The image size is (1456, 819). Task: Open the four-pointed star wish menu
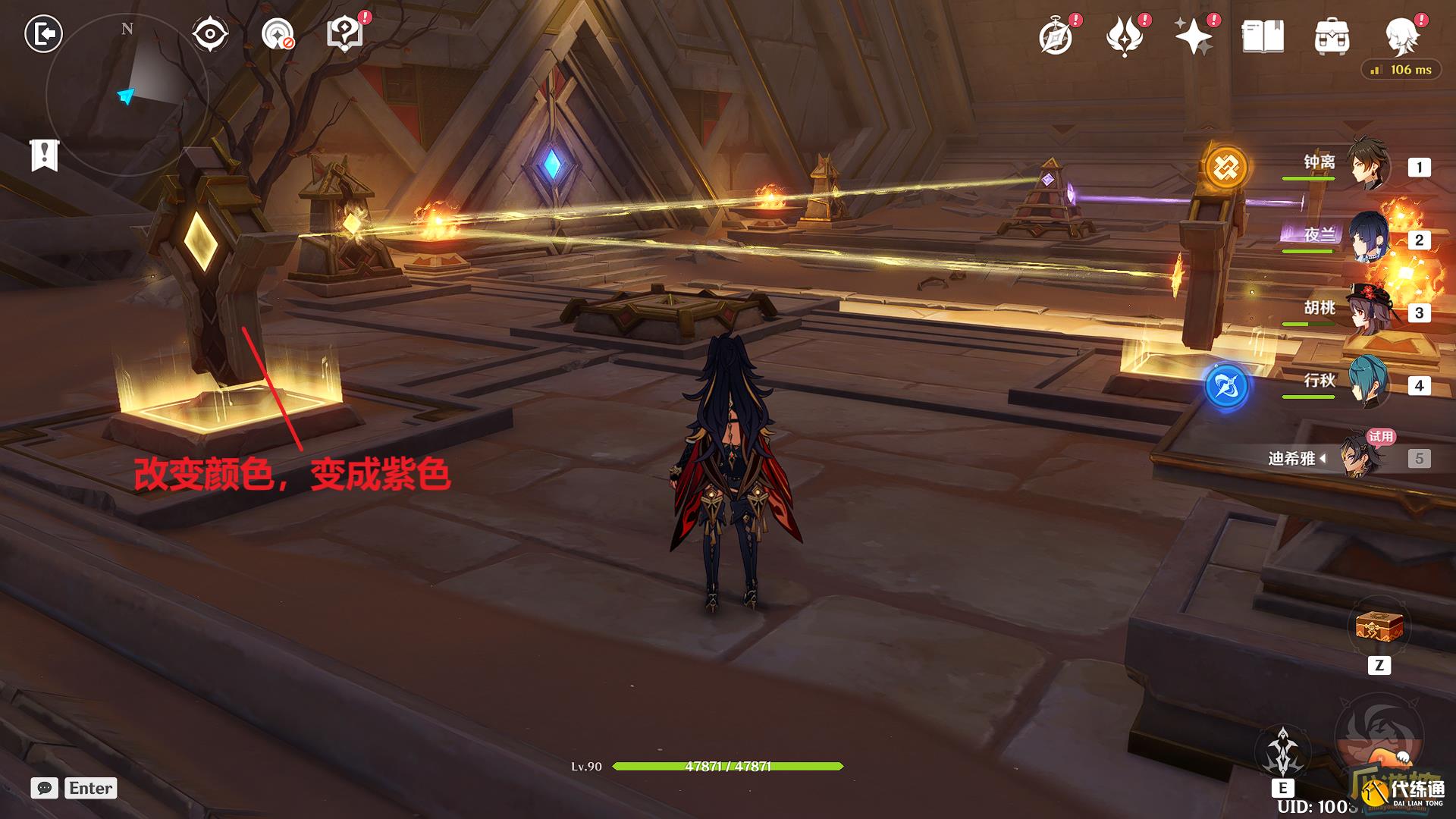point(1193,36)
